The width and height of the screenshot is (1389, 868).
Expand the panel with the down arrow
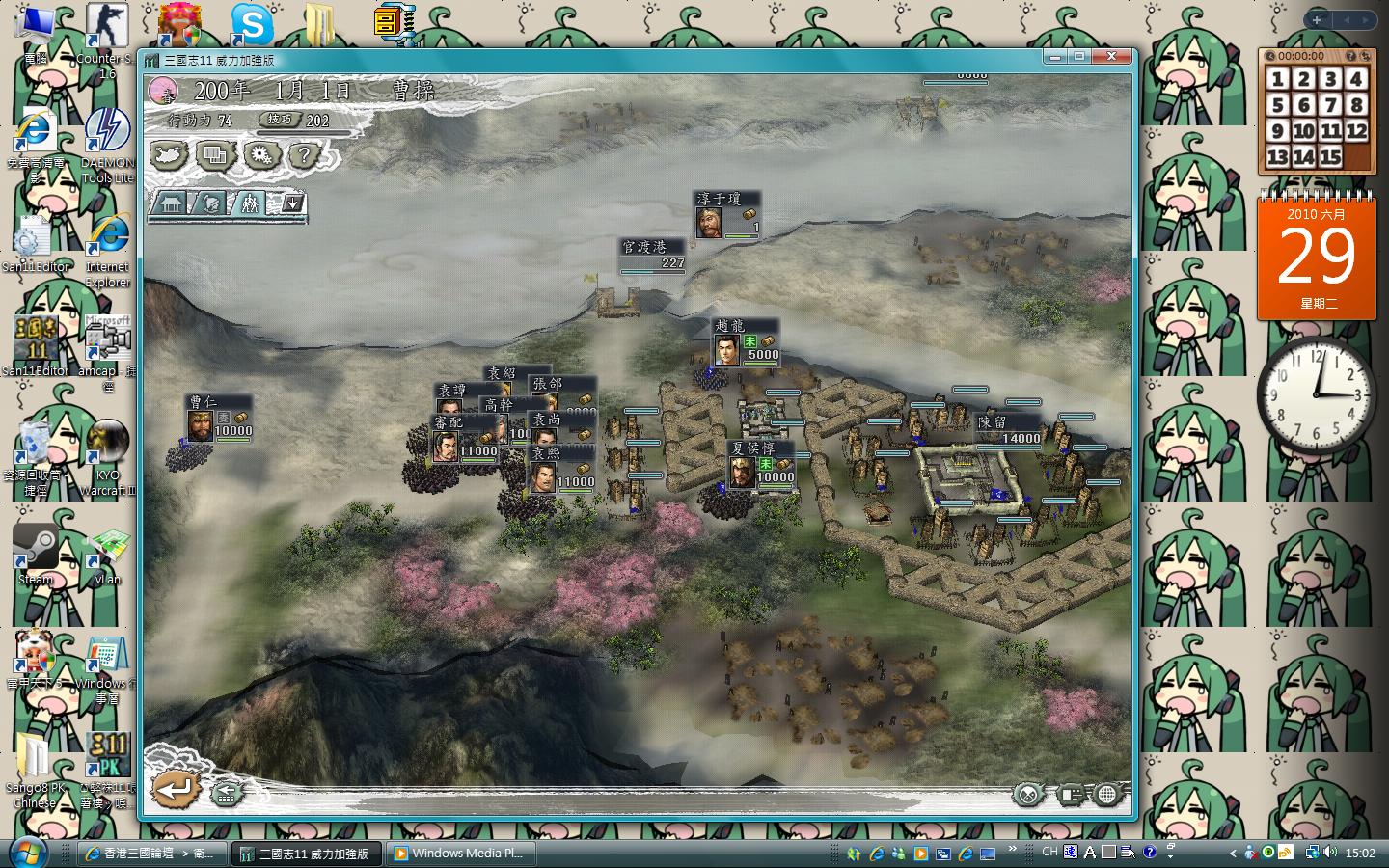click(292, 203)
